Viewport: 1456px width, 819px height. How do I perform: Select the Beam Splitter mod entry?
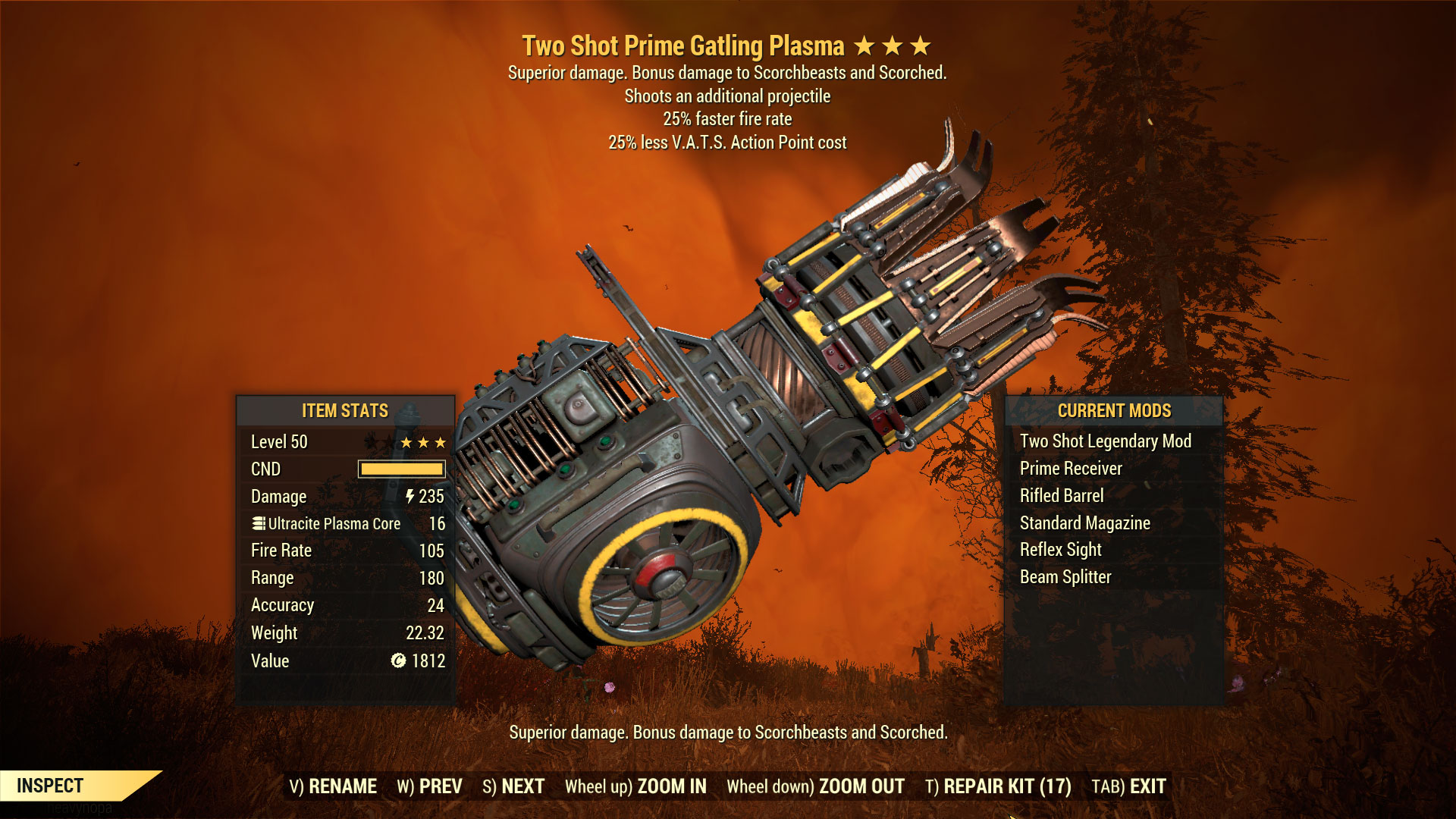pyautogui.click(x=1065, y=576)
